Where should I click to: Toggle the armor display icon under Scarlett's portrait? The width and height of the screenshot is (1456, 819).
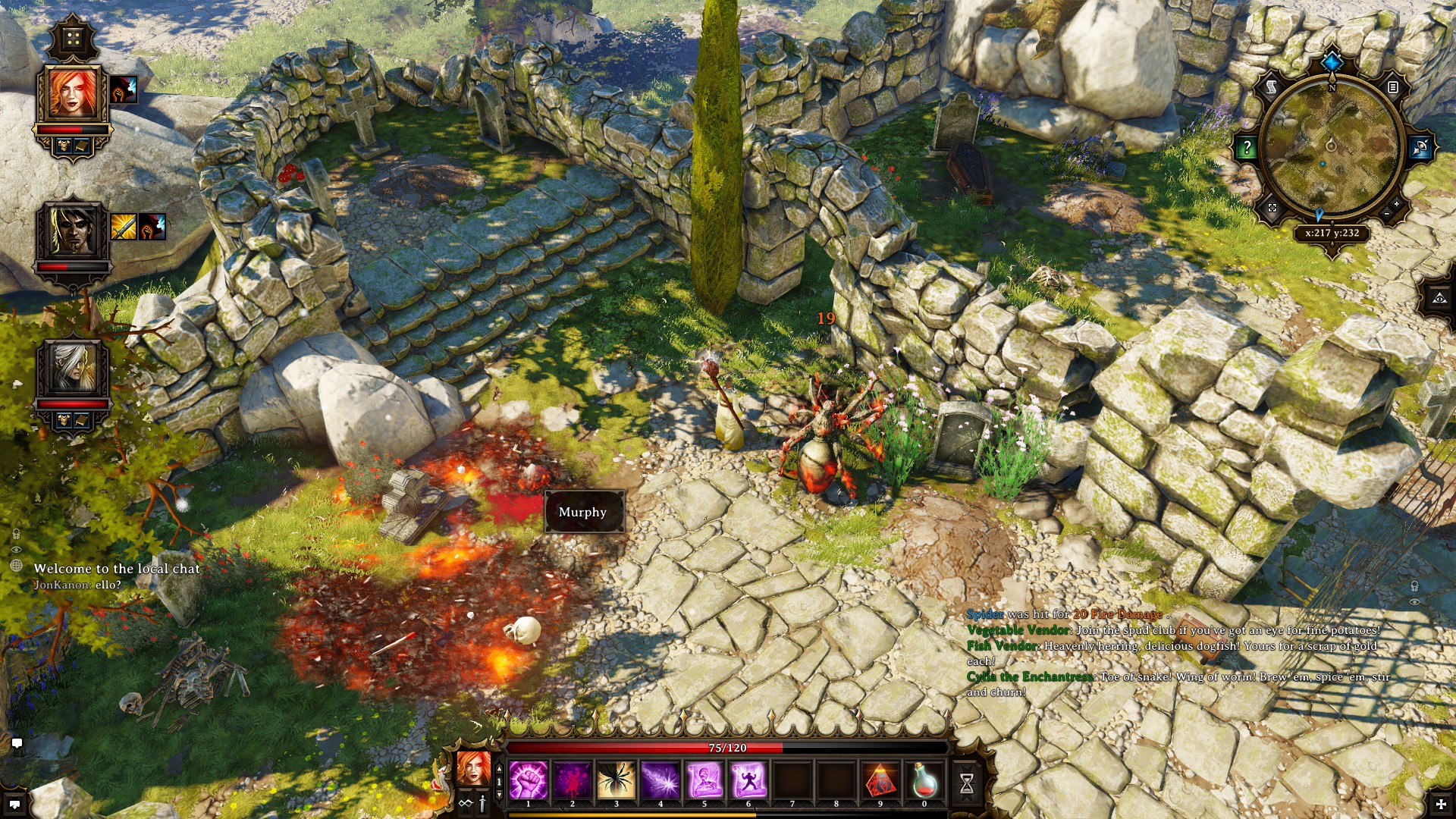(64, 145)
